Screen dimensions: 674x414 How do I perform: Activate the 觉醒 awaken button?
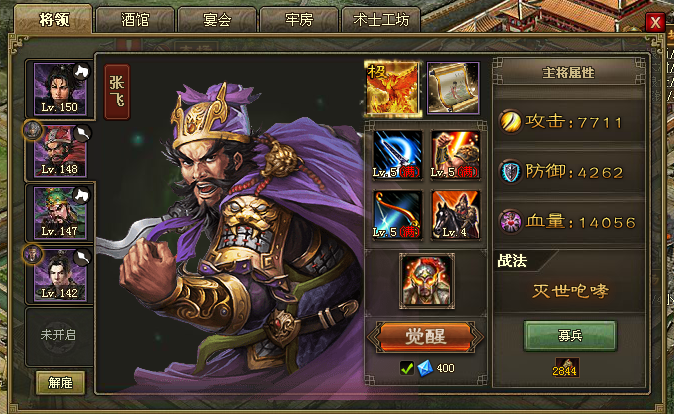pos(425,335)
